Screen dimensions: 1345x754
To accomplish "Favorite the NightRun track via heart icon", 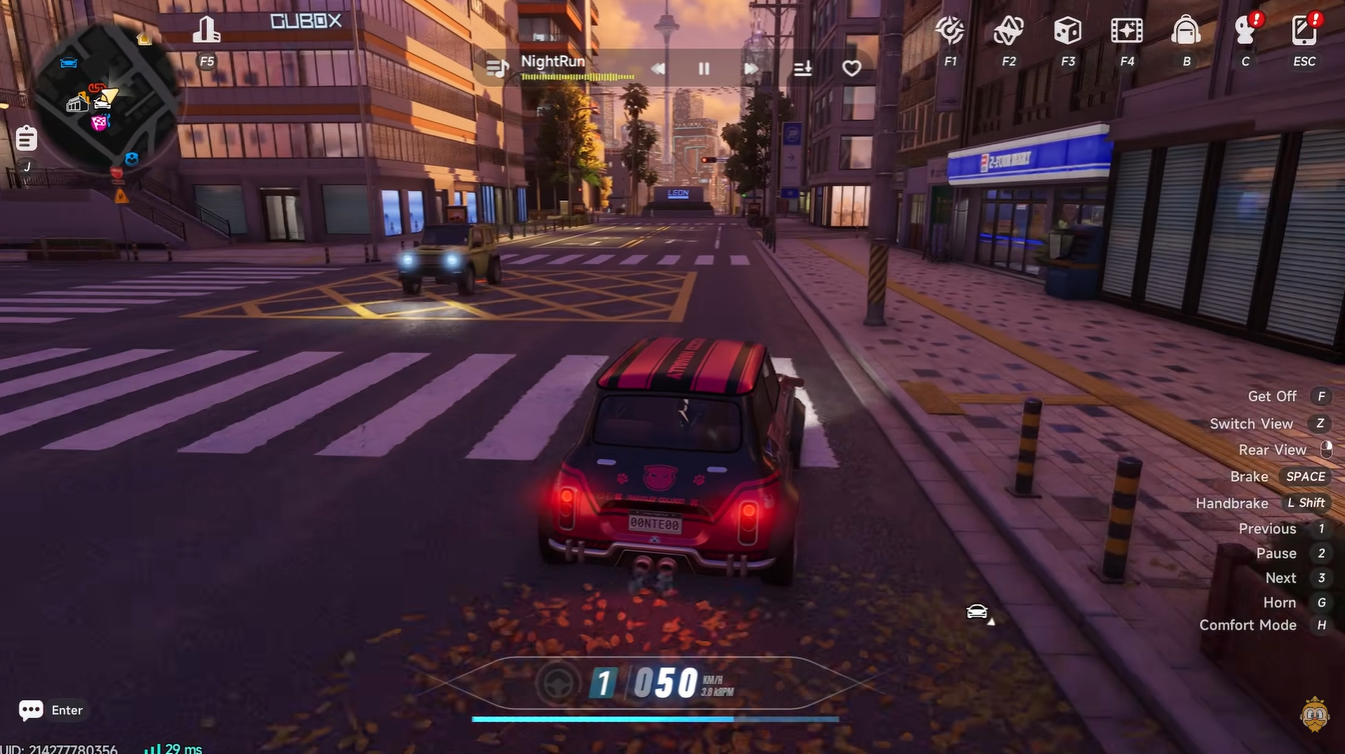I will pyautogui.click(x=851, y=67).
